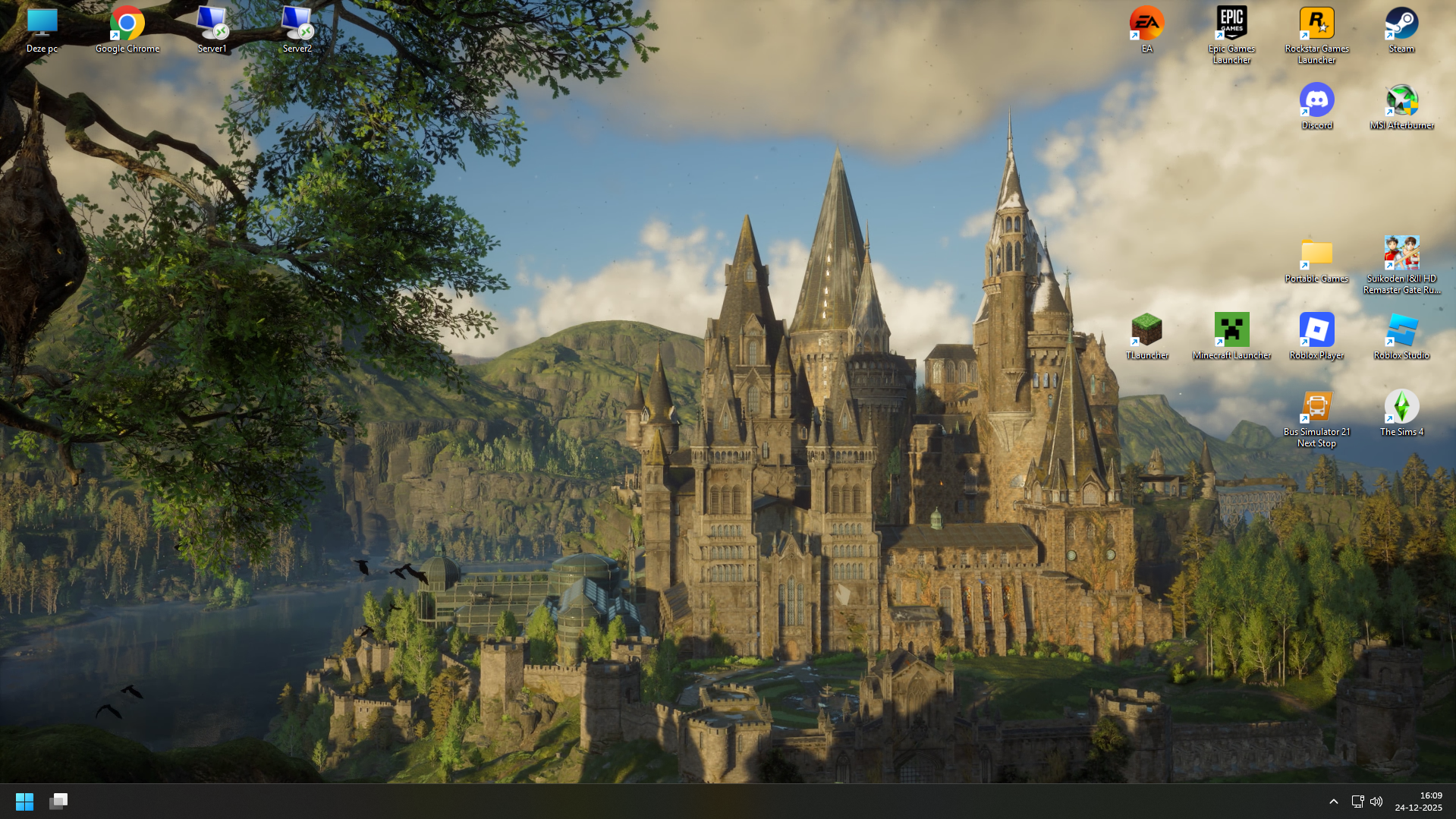Select the Server1 remote desktop shortcut
Screen dimensions: 1456x819
212,24
